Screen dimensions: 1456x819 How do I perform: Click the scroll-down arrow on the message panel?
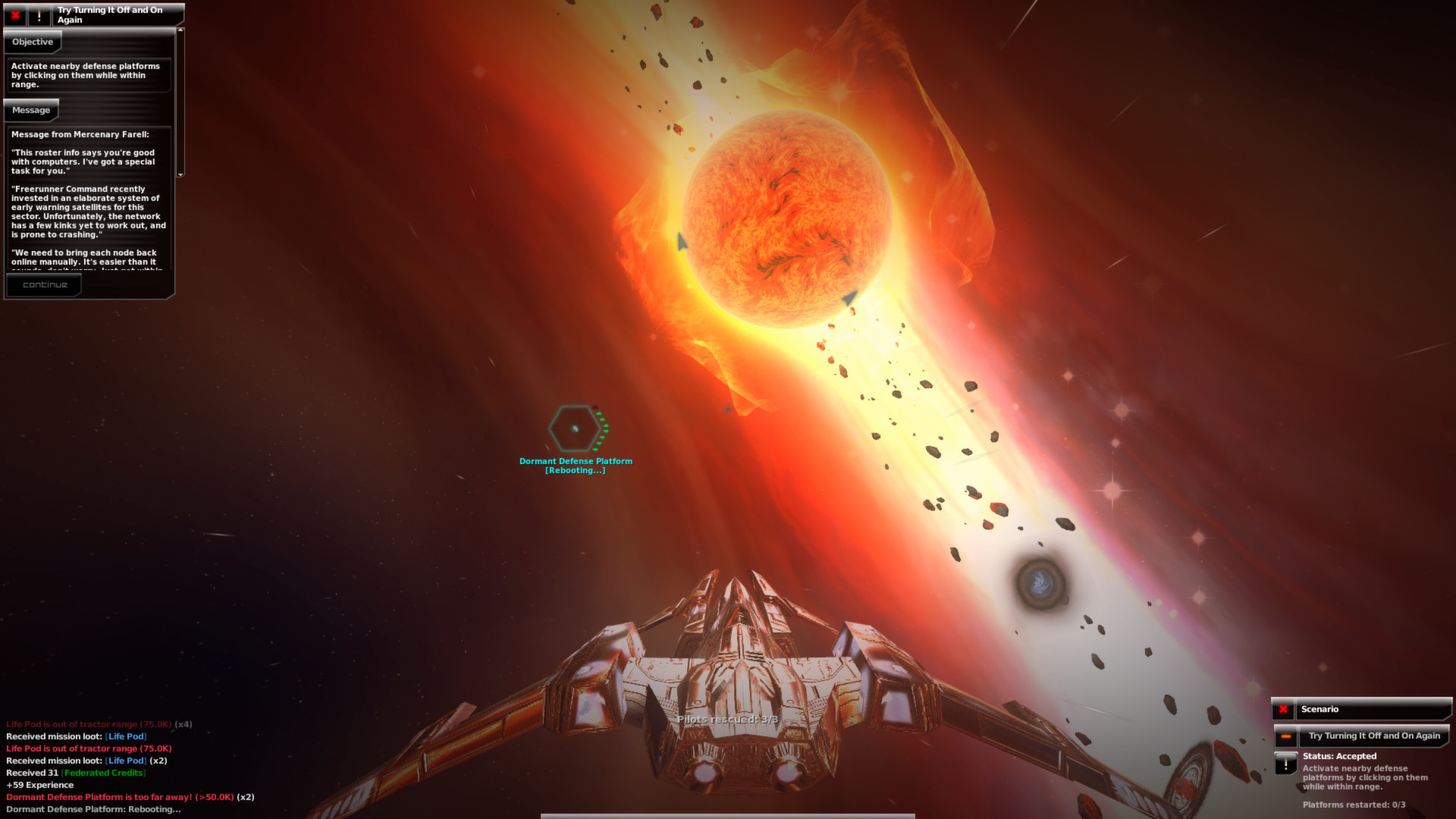coord(179,176)
